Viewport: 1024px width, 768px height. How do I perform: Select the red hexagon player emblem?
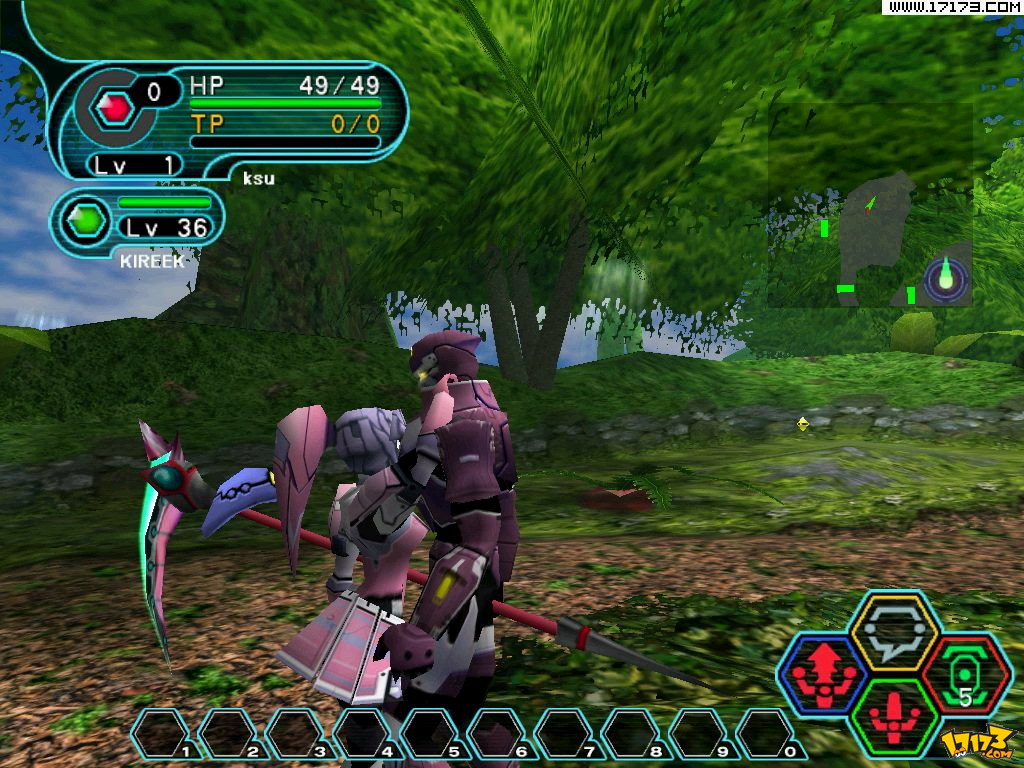116,107
